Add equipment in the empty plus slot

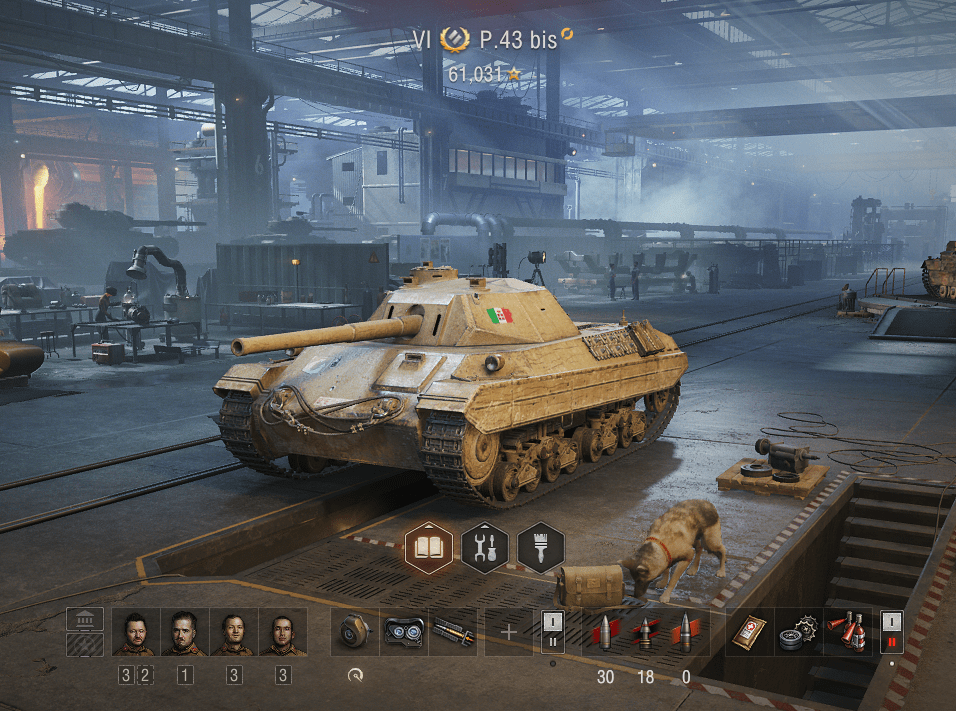coord(509,632)
